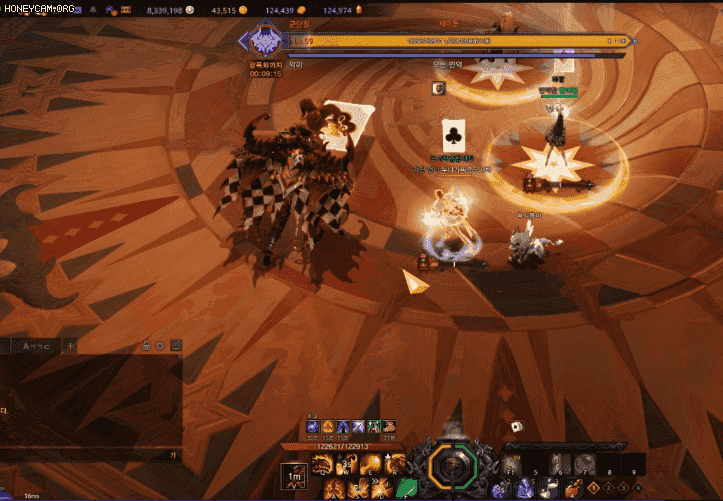The image size is (723, 501).
Task: Toggle the chat window lock icon
Action: pos(147,346)
